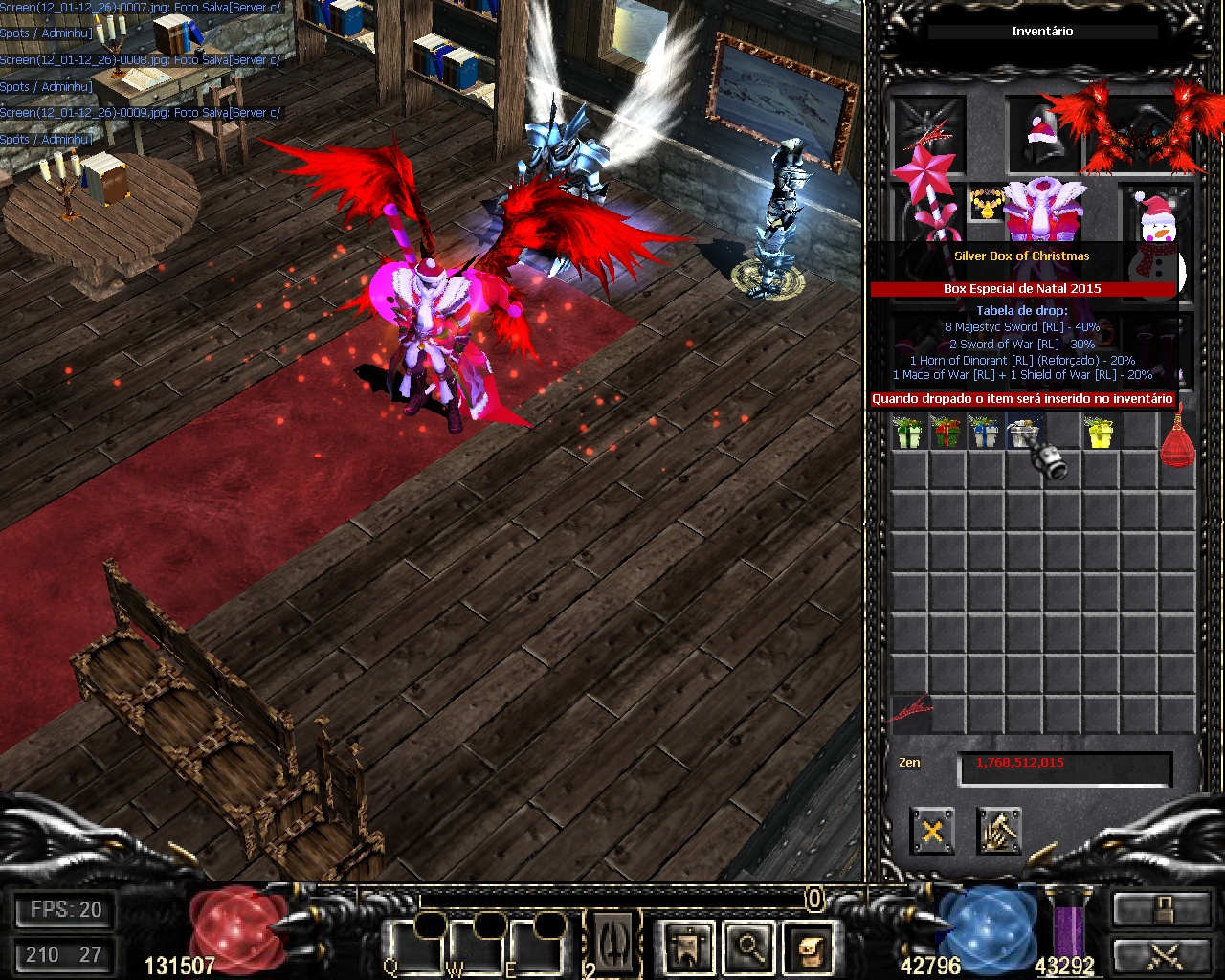1225x980 pixels.
Task: Open the hammer repair button in inventory
Action: tap(999, 831)
